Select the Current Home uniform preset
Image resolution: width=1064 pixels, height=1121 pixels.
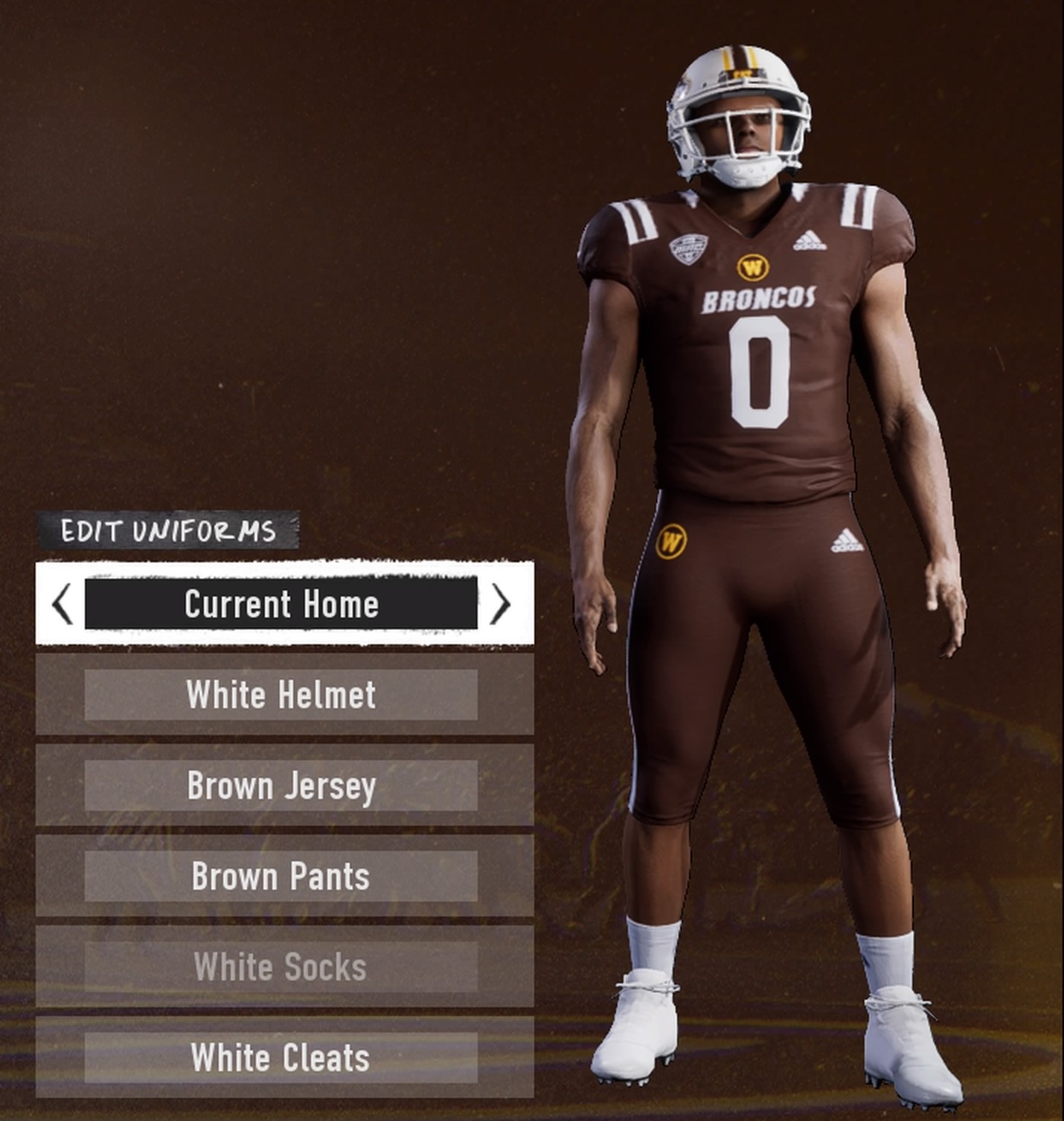pos(281,603)
